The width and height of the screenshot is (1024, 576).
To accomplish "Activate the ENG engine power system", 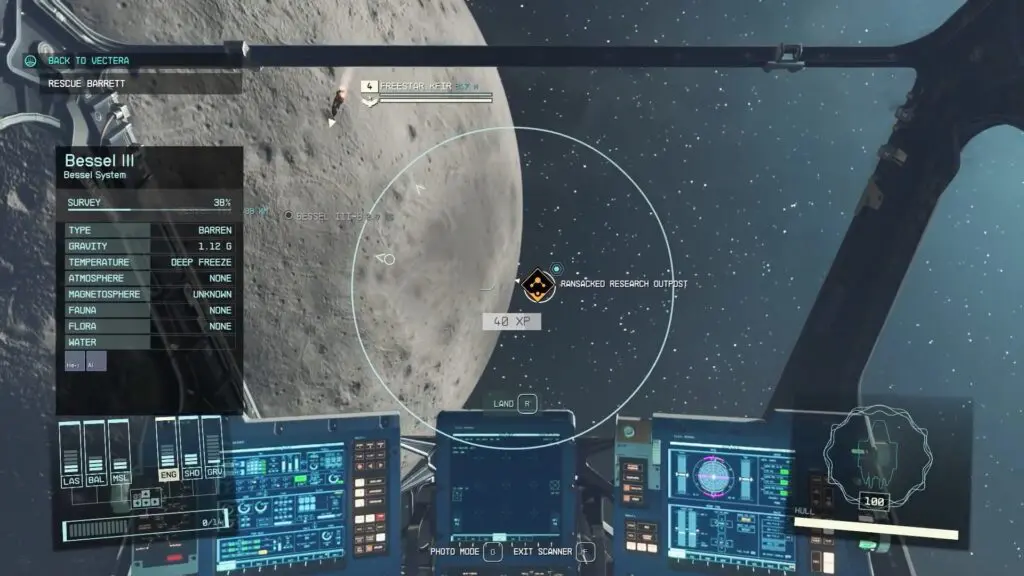I will tap(166, 452).
